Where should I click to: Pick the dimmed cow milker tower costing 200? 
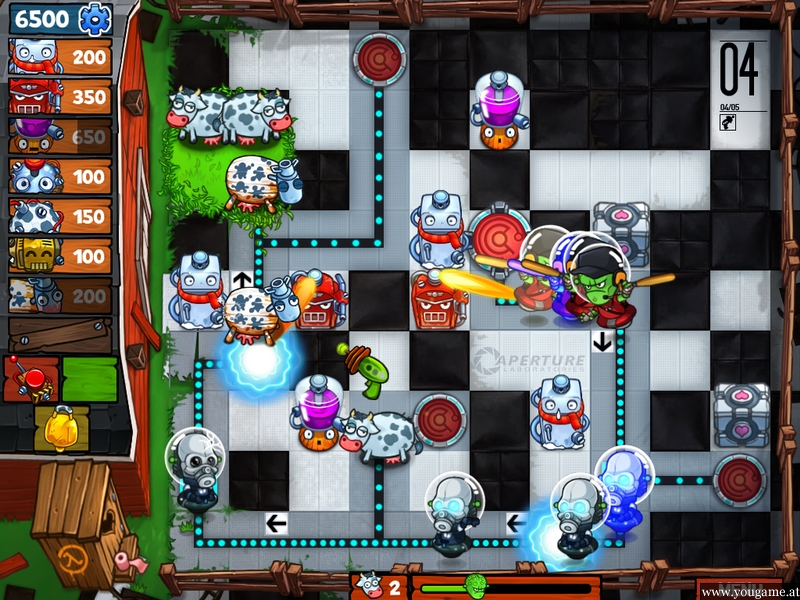pyautogui.click(x=58, y=295)
